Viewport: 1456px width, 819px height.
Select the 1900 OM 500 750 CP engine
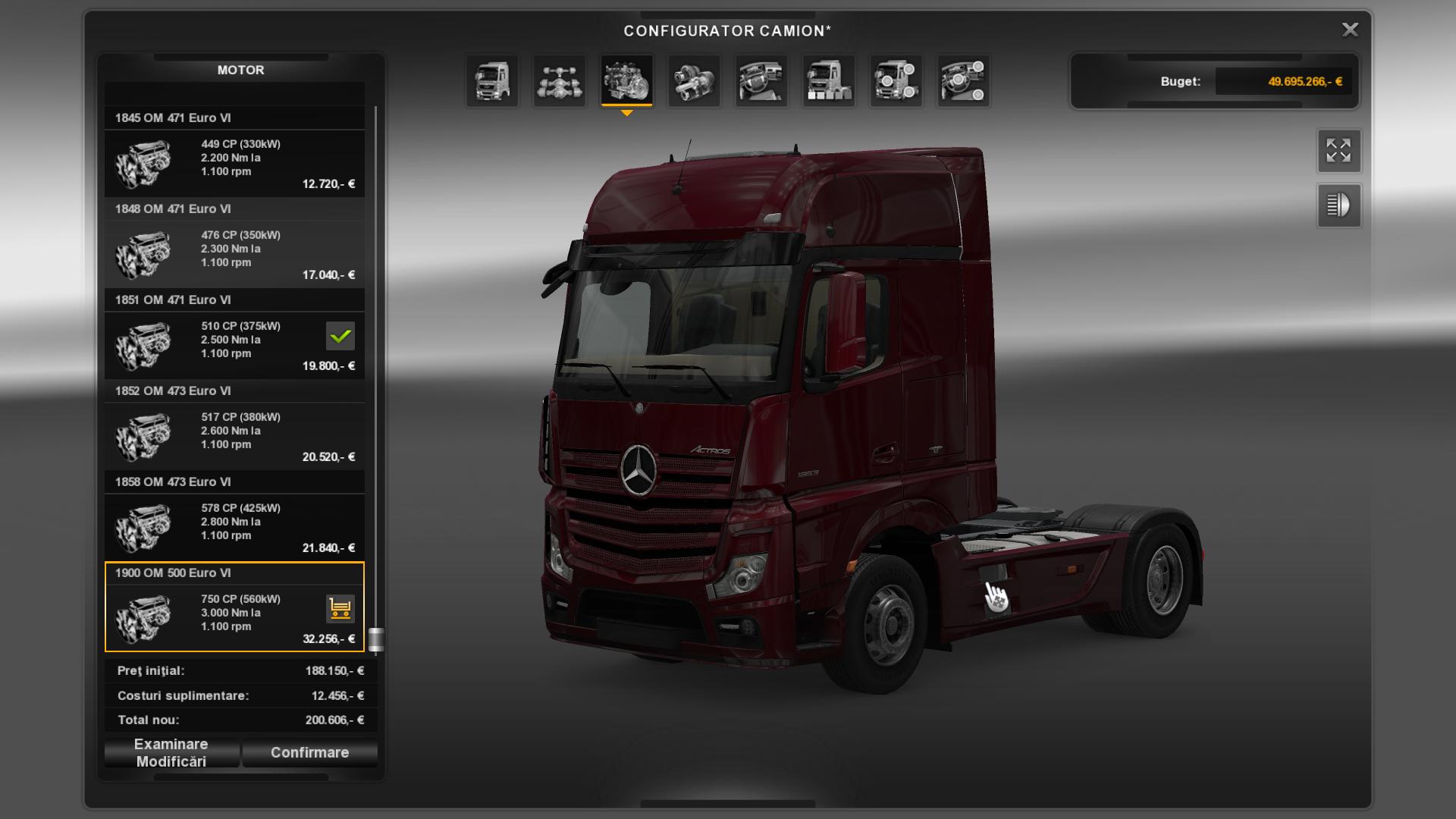pyautogui.click(x=234, y=616)
